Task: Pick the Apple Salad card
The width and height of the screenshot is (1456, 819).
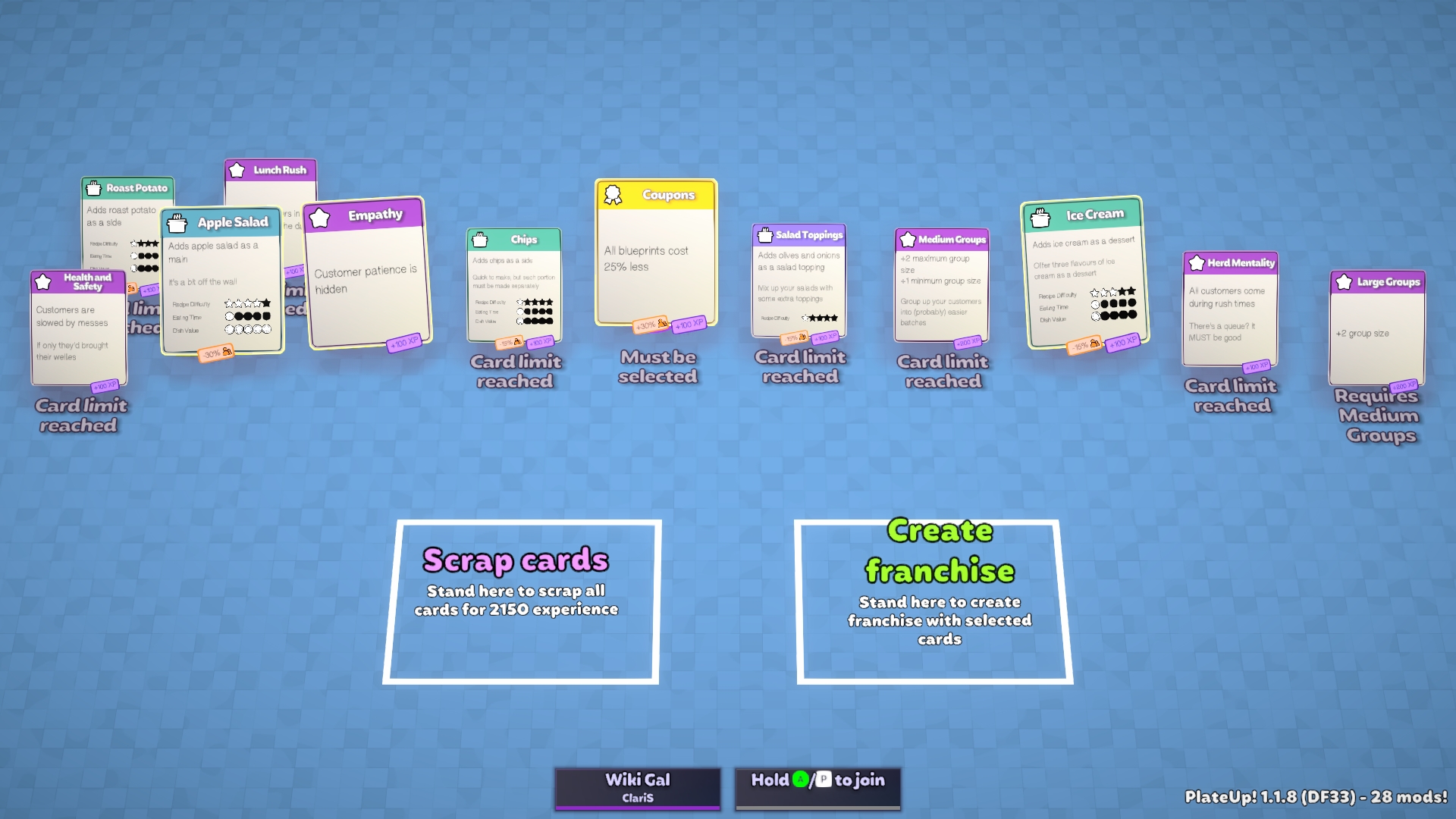Action: pos(221,281)
